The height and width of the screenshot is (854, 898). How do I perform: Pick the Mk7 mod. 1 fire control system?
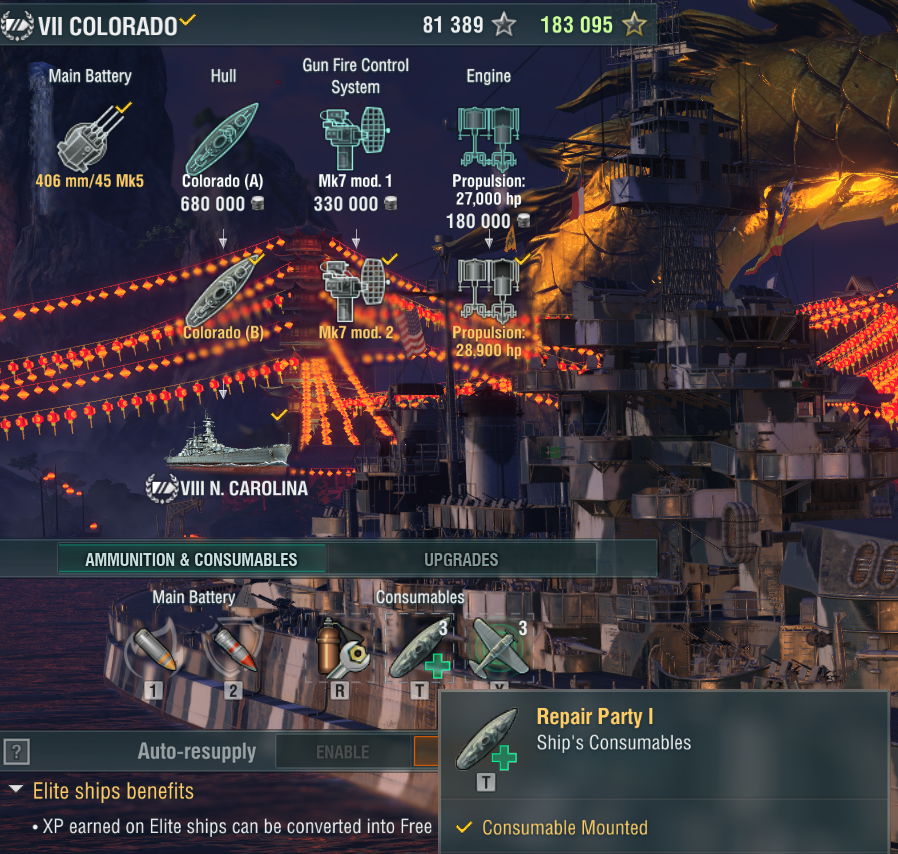[355, 138]
